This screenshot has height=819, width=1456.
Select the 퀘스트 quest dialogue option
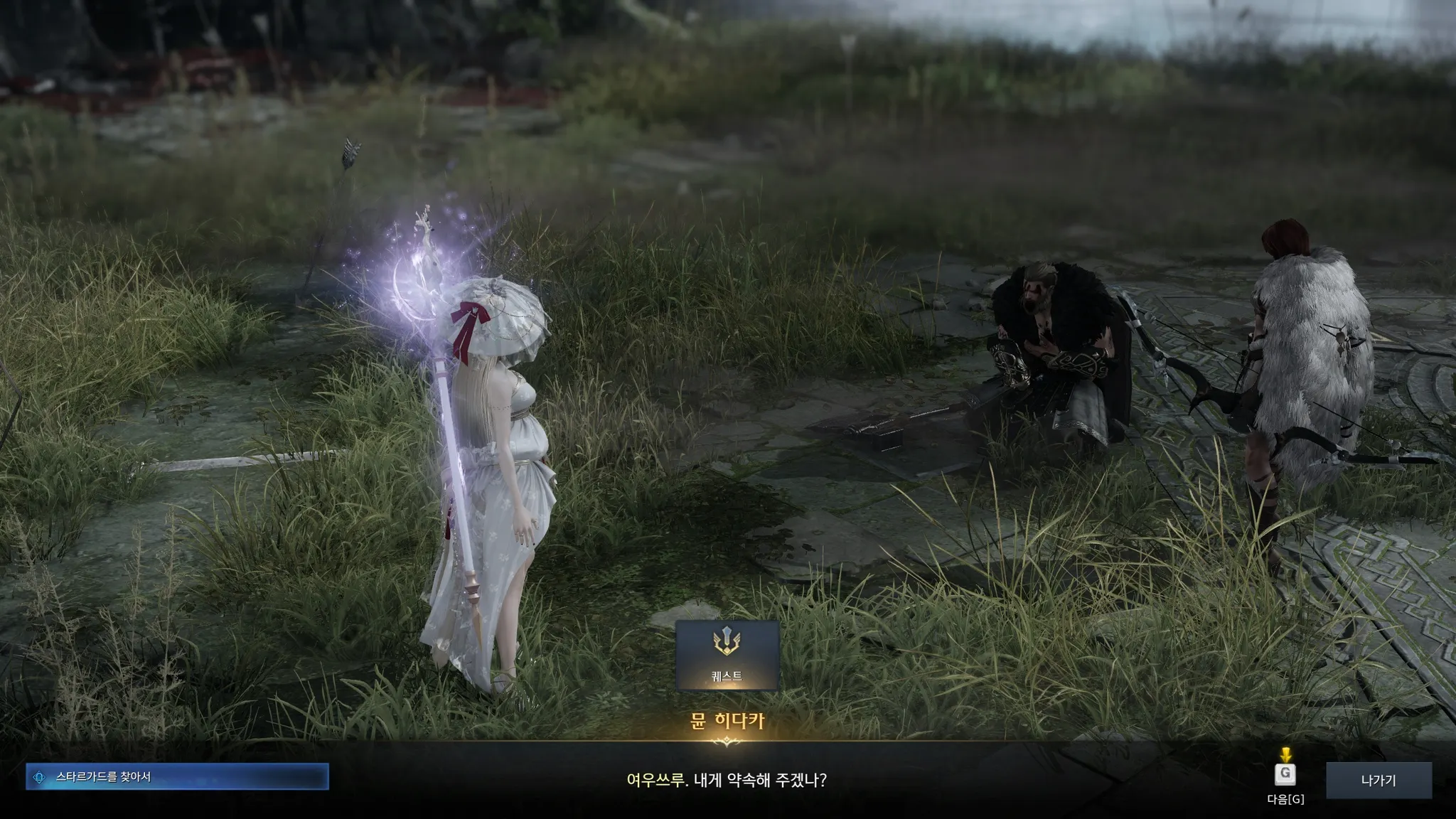727,655
